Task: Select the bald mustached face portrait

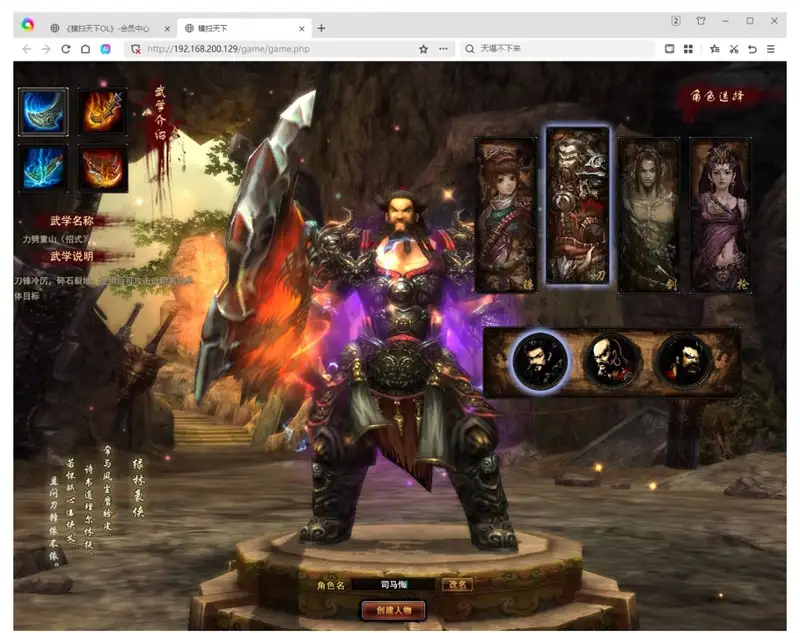Action: pos(611,360)
